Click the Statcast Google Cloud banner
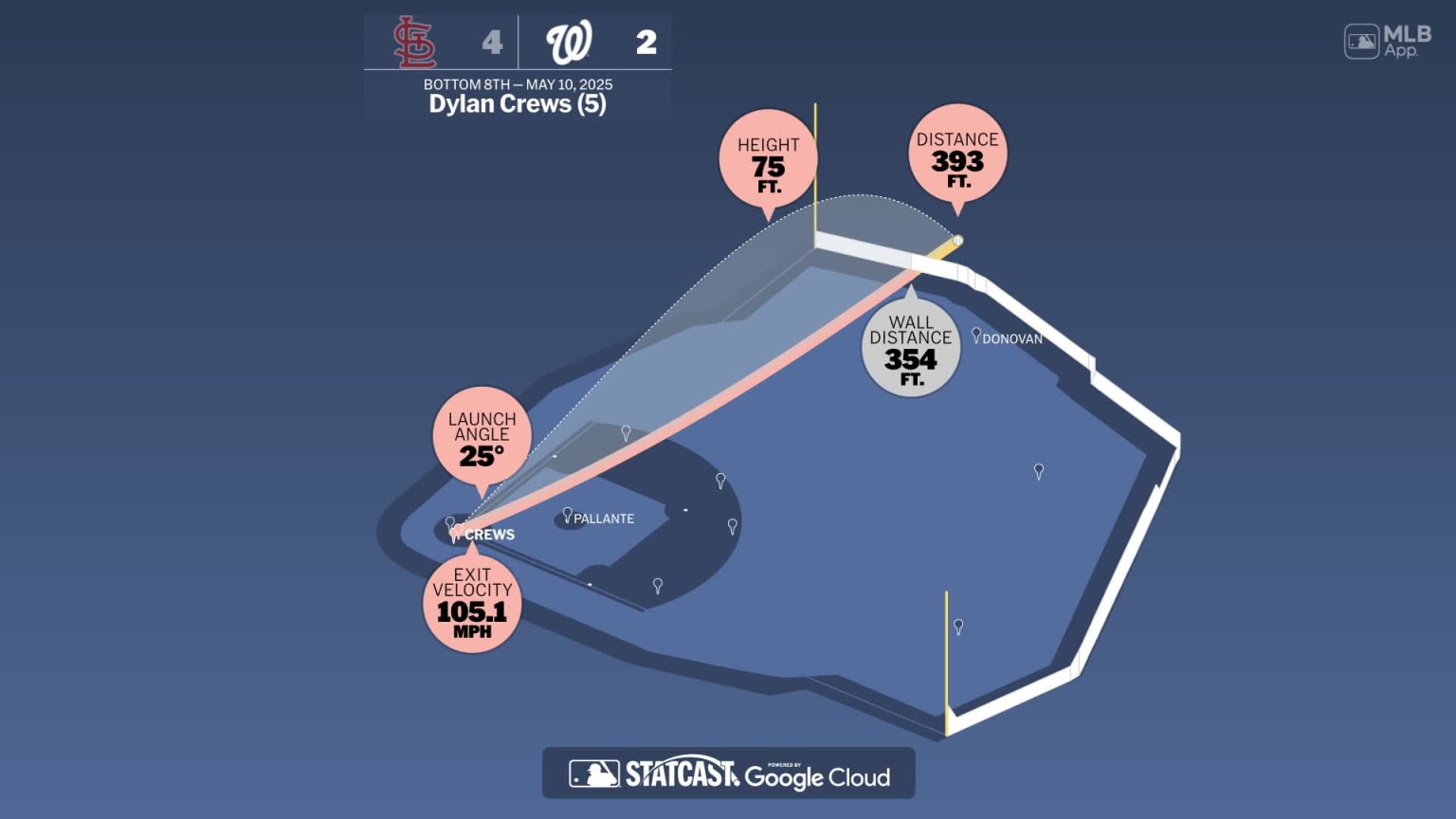The height and width of the screenshot is (819, 1456). pyautogui.click(x=728, y=773)
